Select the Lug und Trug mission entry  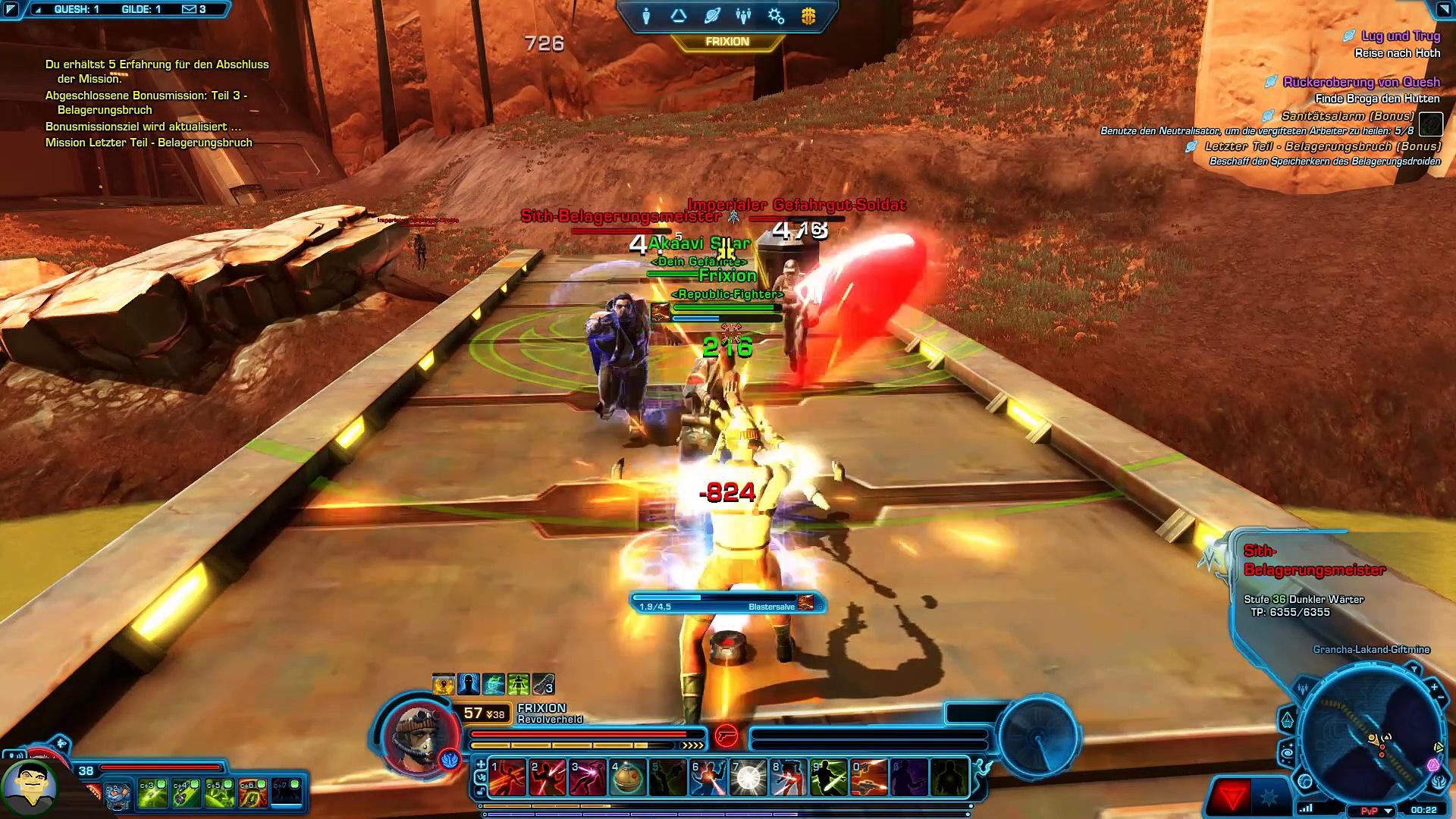tap(1400, 36)
